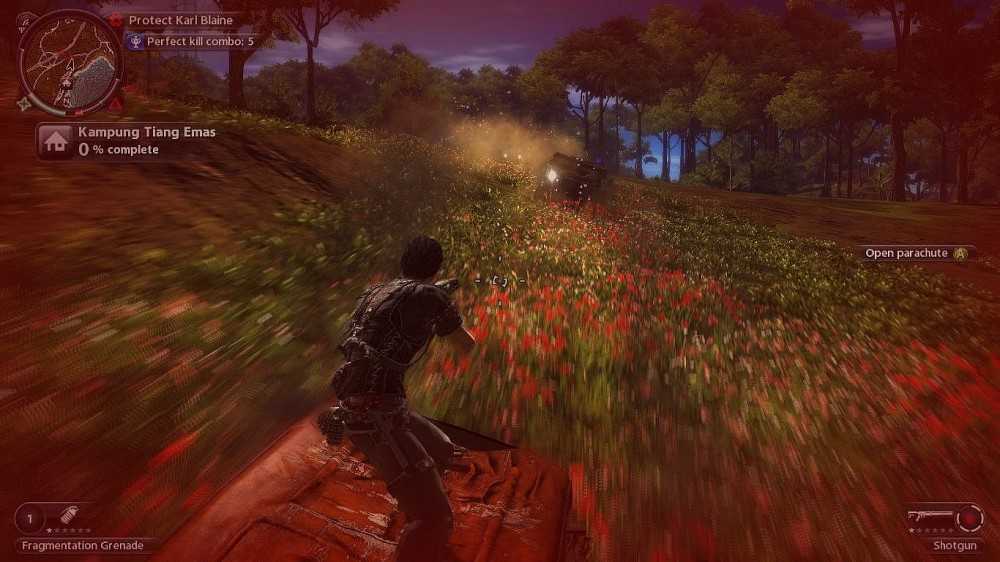The height and width of the screenshot is (562, 1000).
Task: Open the circular minimap
Action: pyautogui.click(x=70, y=62)
